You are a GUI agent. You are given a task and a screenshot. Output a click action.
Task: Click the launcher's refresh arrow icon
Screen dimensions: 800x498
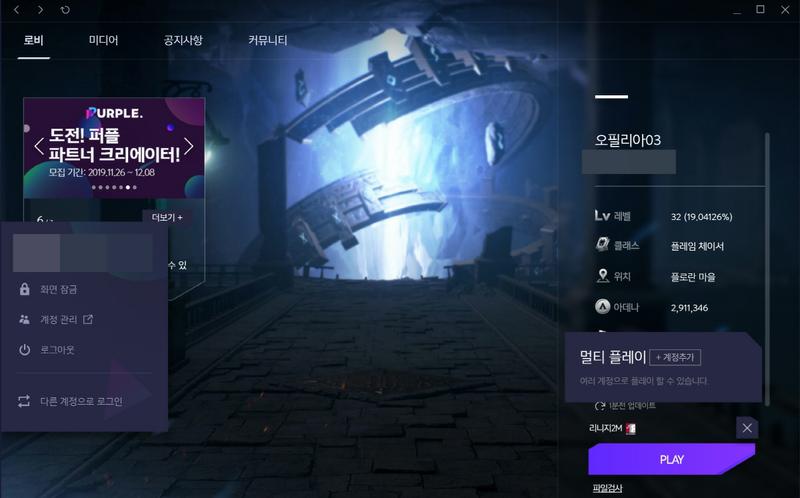coord(65,10)
